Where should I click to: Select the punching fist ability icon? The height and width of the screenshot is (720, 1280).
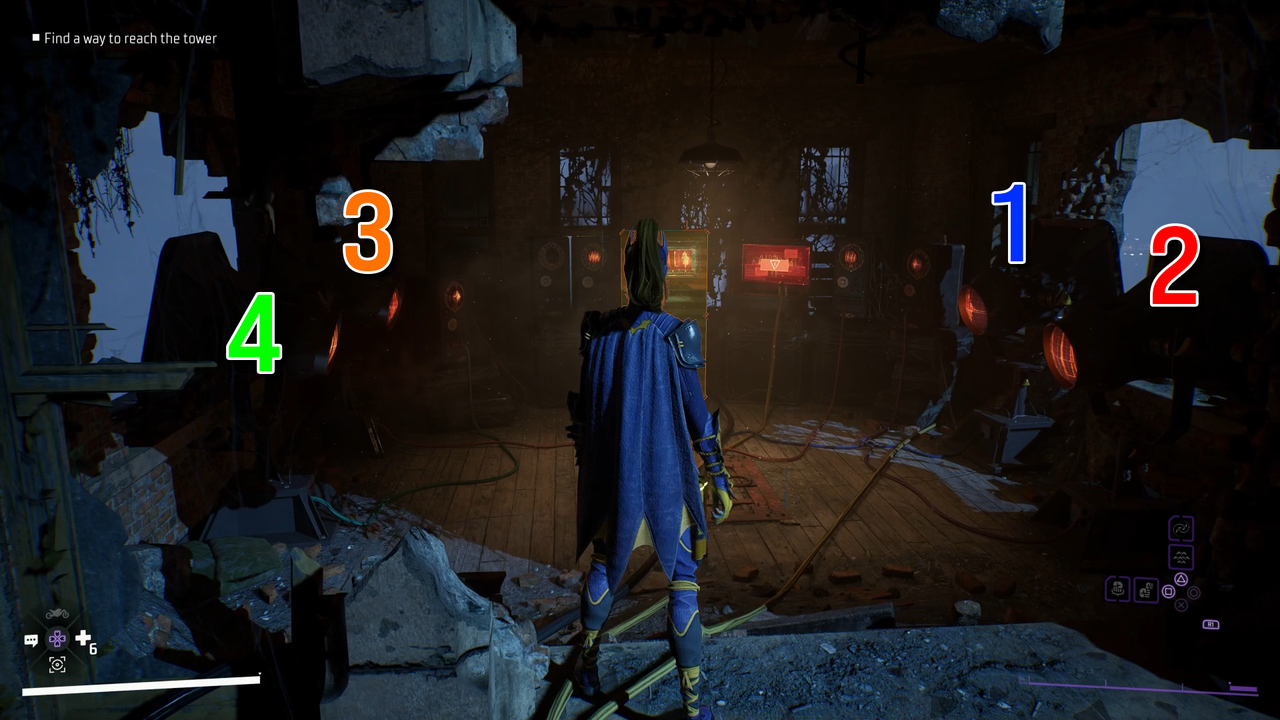[1146, 590]
